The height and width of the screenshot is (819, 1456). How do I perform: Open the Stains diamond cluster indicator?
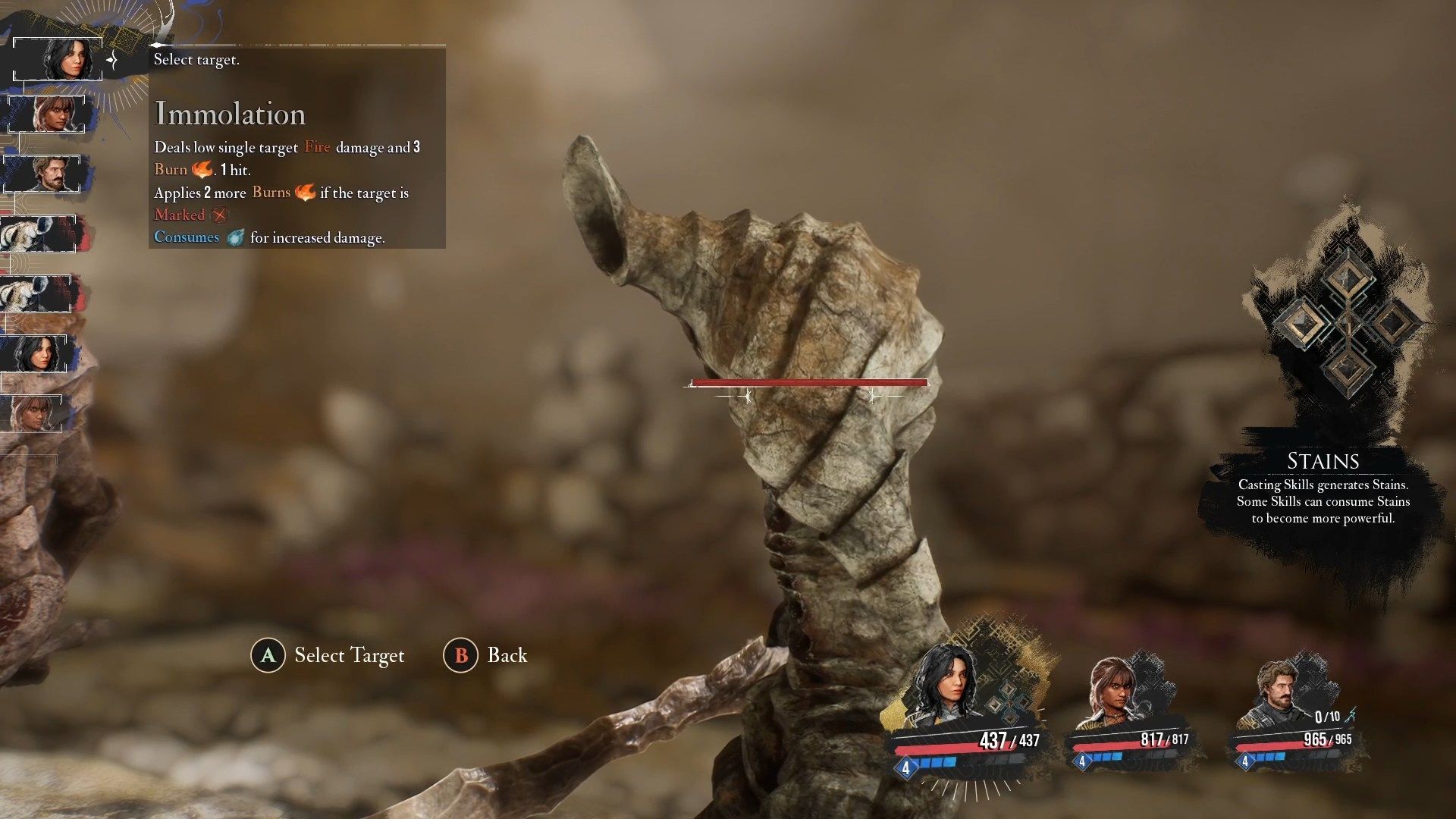coord(1346,321)
